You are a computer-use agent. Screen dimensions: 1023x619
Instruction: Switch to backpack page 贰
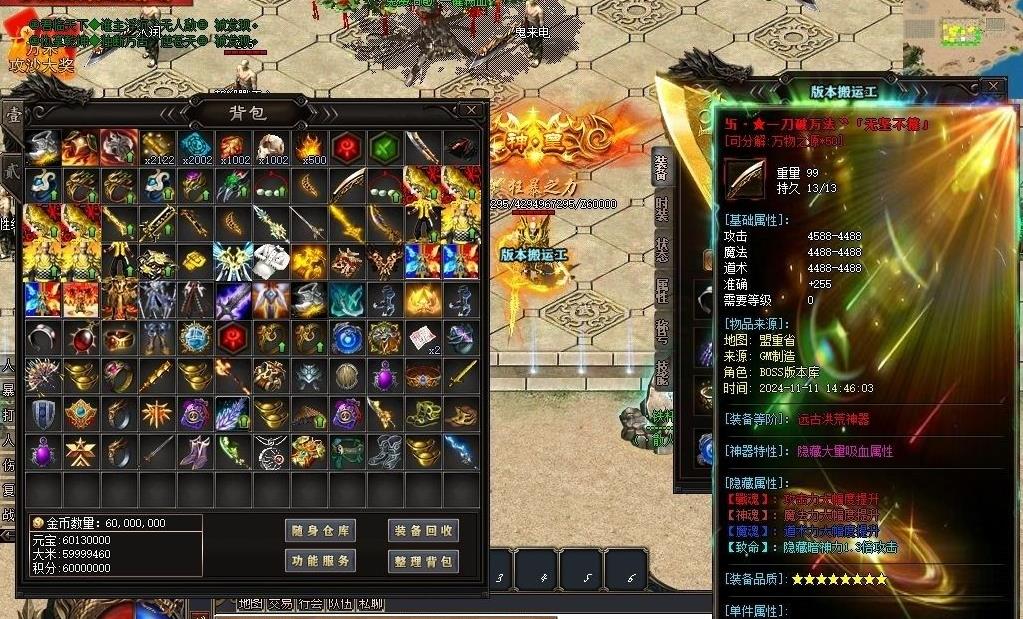(x=13, y=170)
